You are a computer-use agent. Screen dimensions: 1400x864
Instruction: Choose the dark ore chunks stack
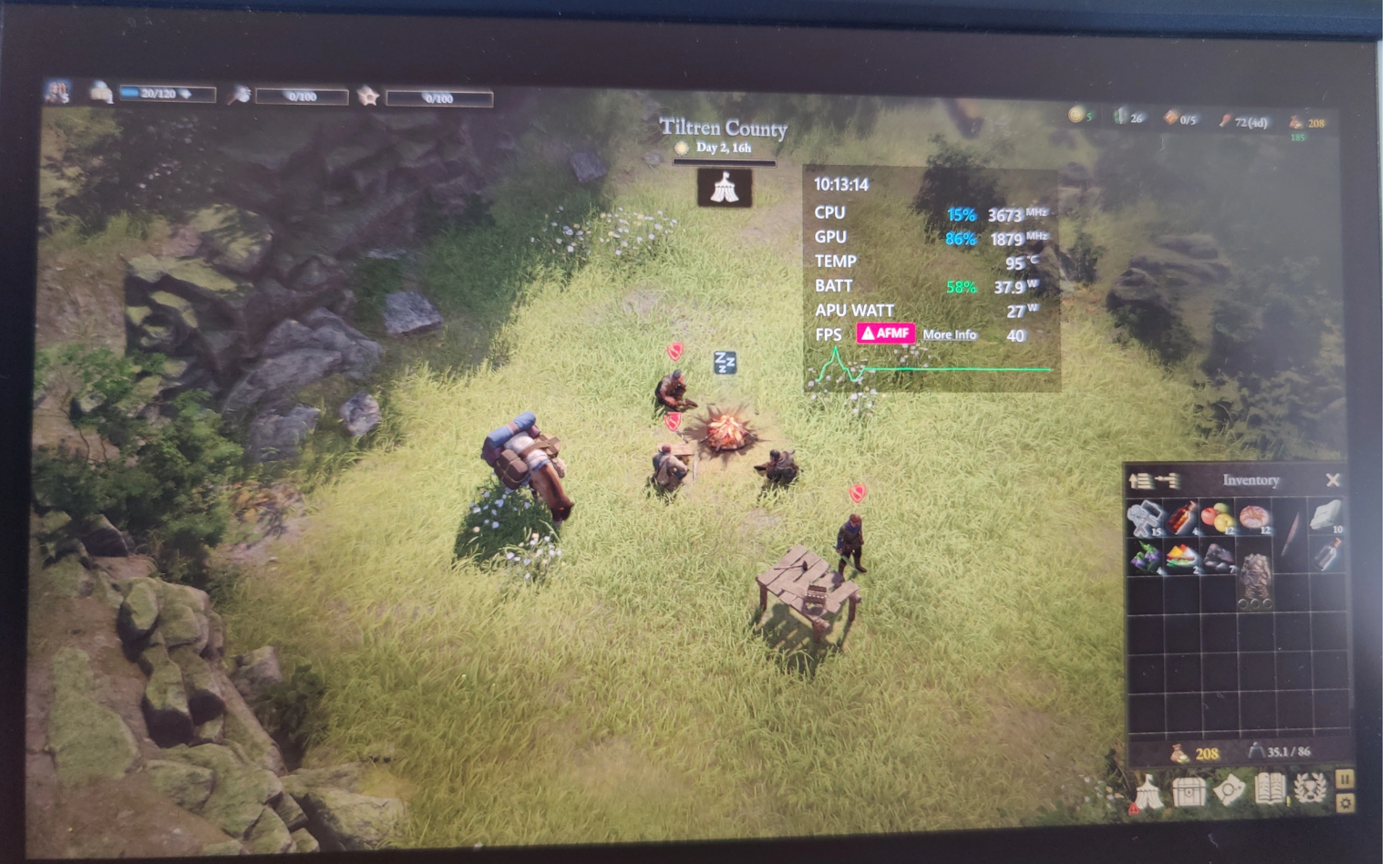(x=1218, y=556)
